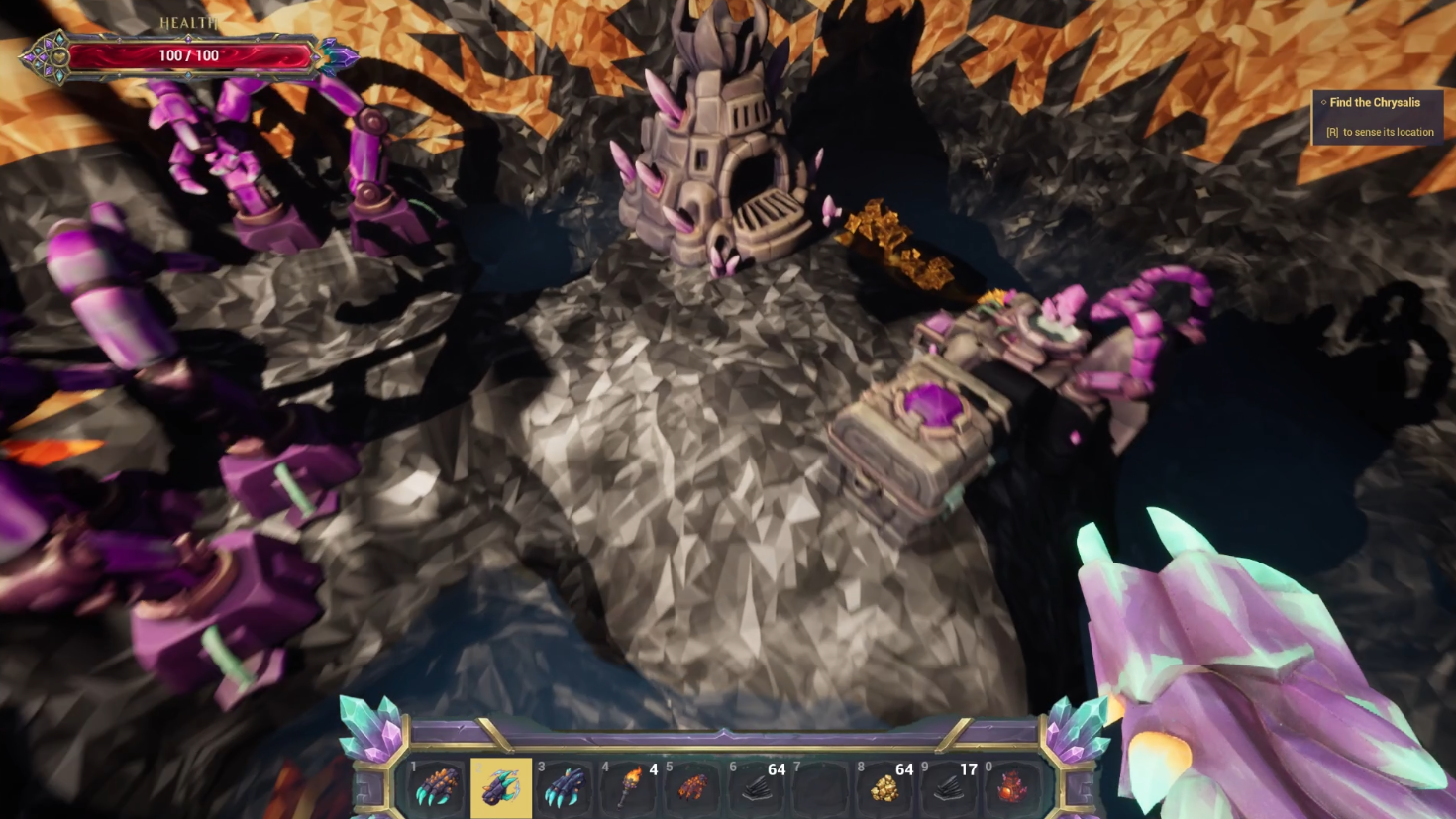Select the black shard stack of 64
The image size is (1456, 819).
[x=756, y=789]
